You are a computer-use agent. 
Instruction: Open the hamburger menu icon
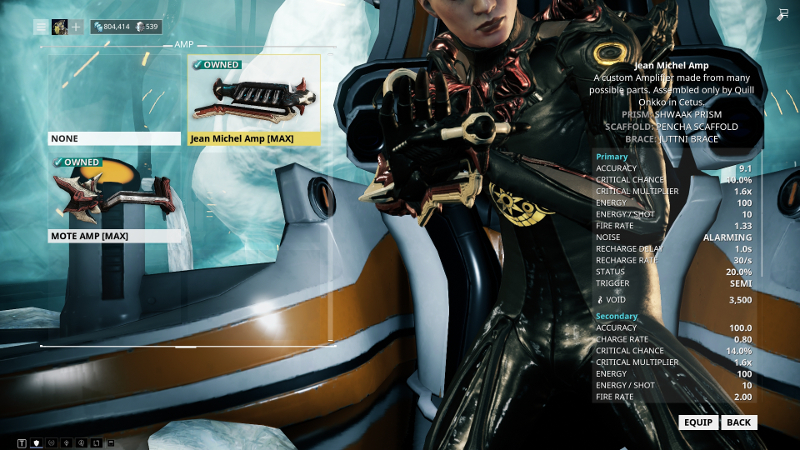[x=41, y=27]
